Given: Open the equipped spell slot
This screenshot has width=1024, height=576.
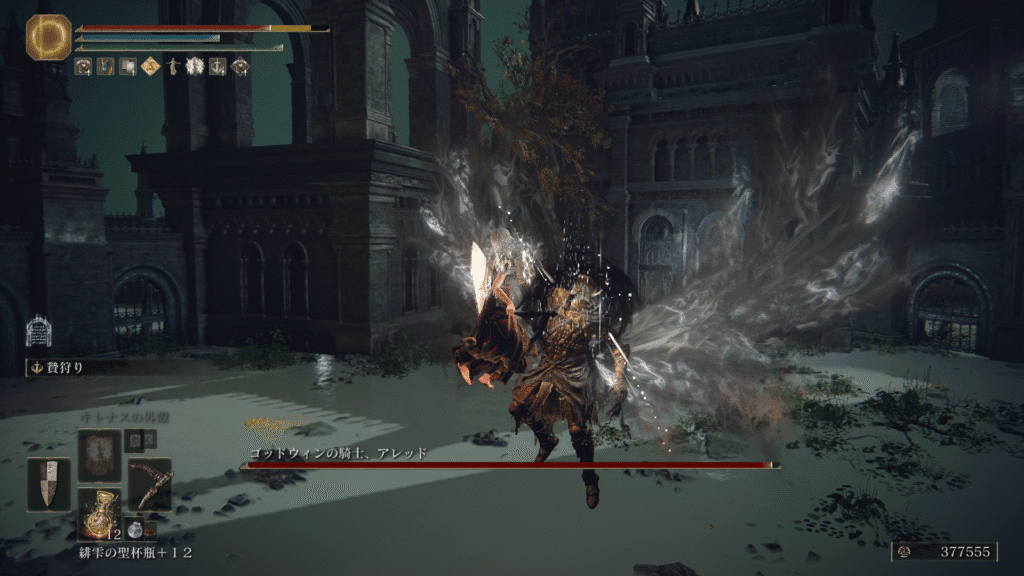Looking at the screenshot, I should coord(100,455).
